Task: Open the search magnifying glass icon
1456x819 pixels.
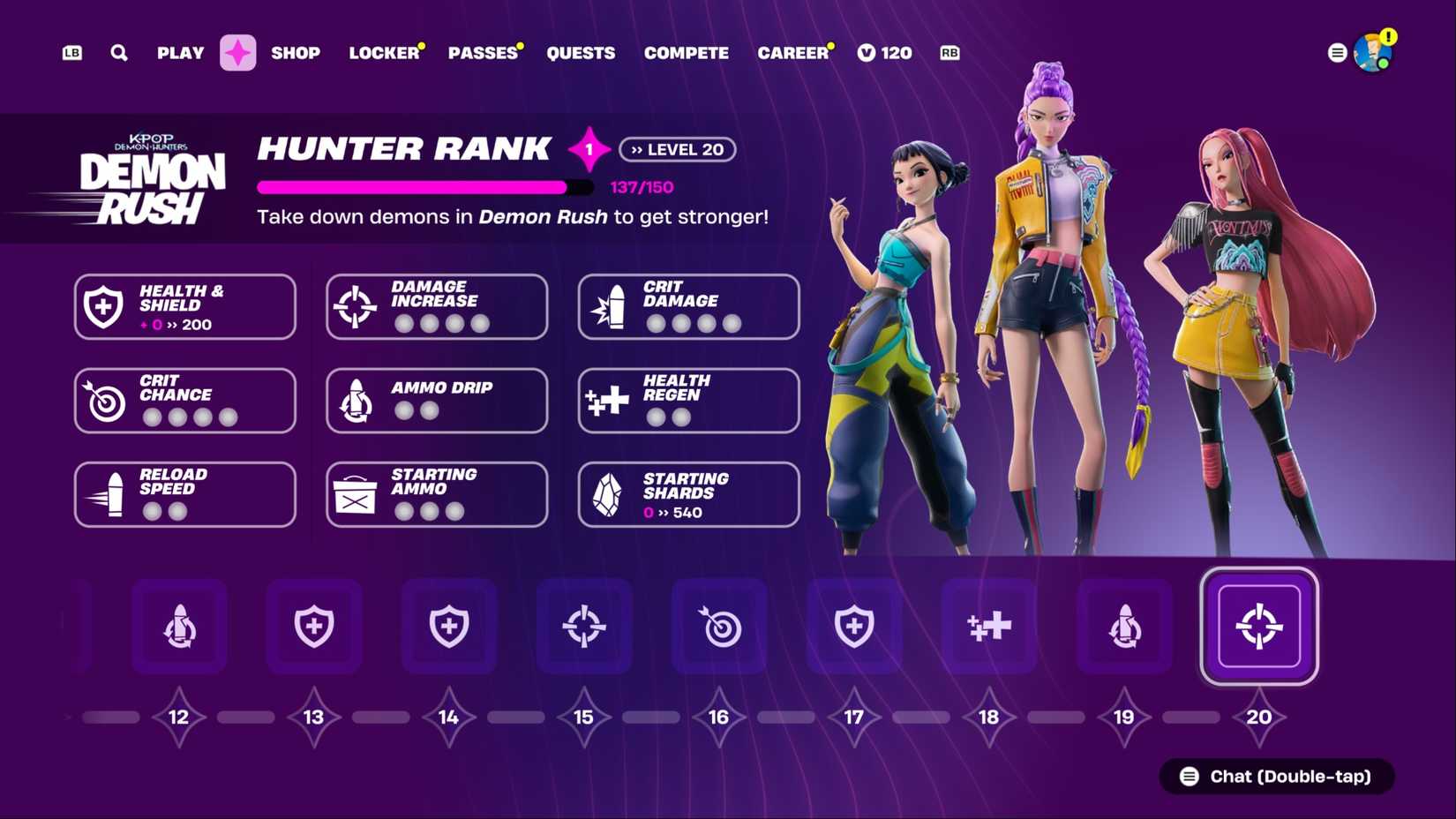Action: coord(118,53)
